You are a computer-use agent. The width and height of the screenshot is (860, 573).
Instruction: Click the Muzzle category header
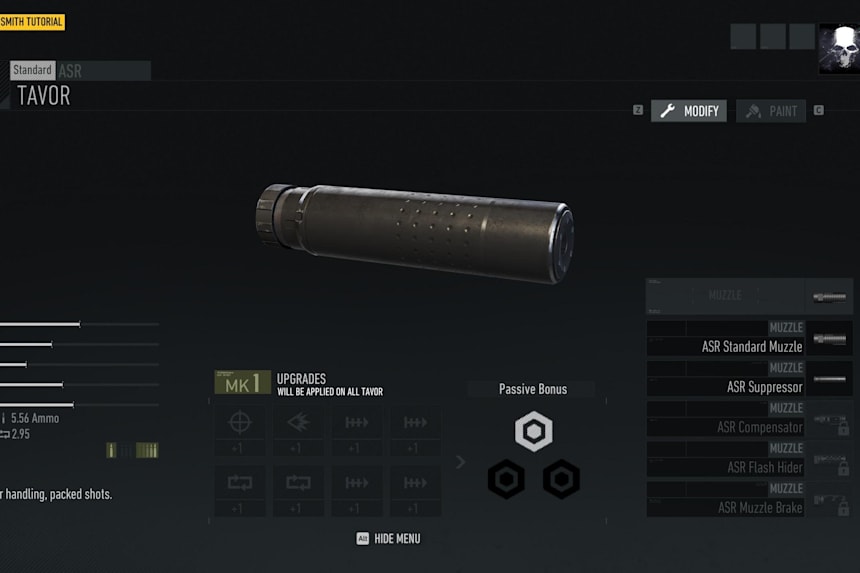click(x=749, y=296)
